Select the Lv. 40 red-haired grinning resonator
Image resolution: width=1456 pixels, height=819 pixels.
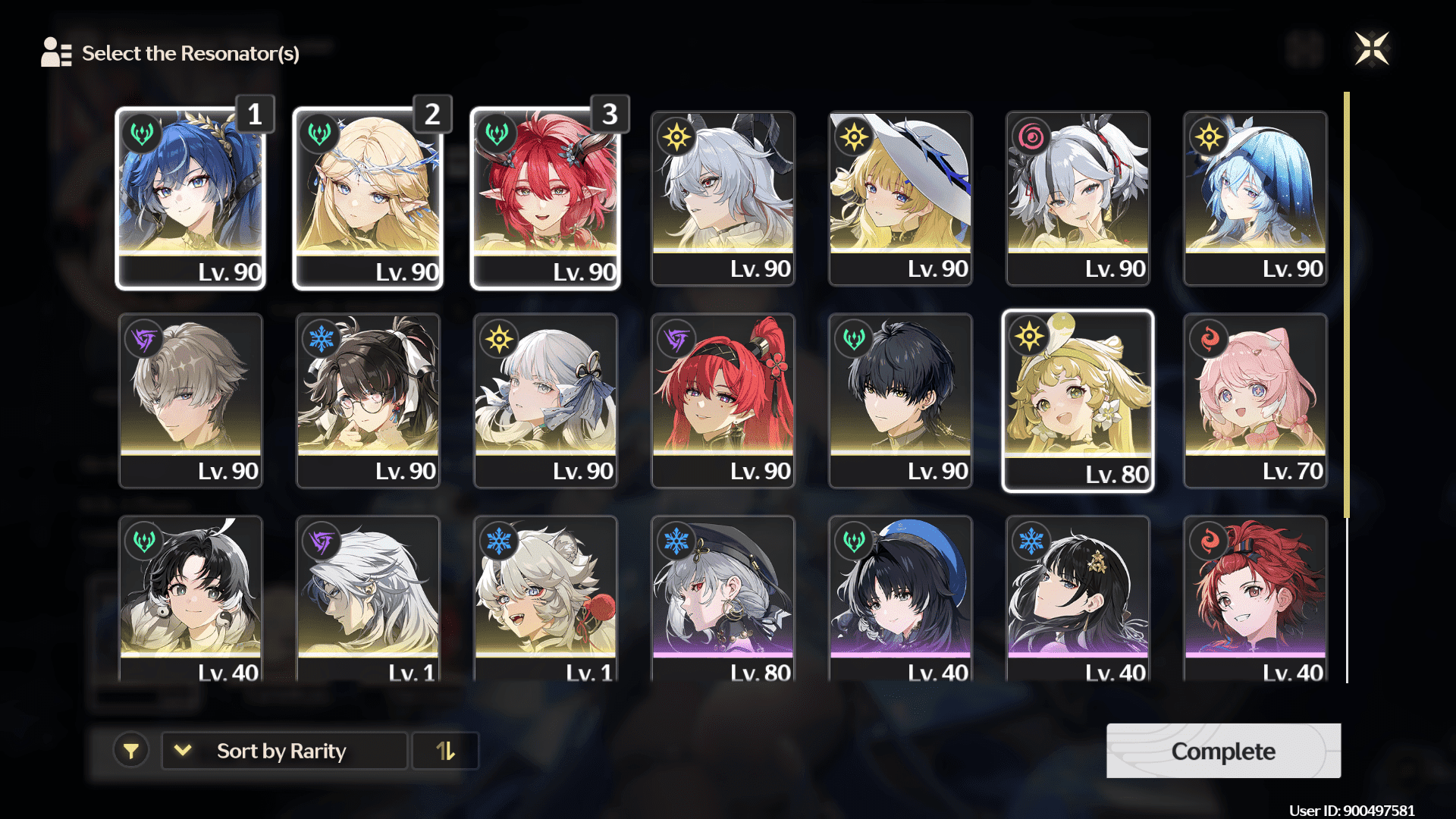point(1255,599)
